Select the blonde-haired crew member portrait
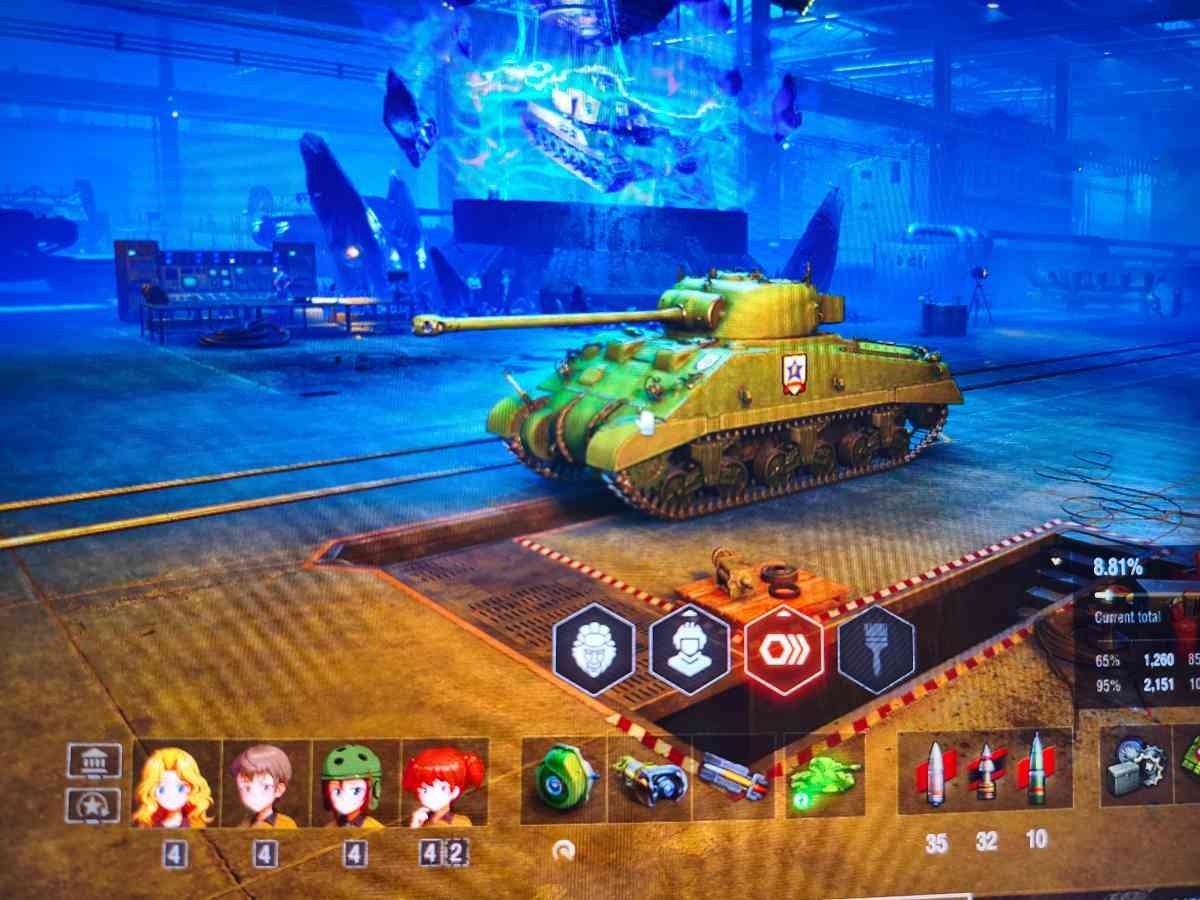This screenshot has width=1200, height=900. 176,783
